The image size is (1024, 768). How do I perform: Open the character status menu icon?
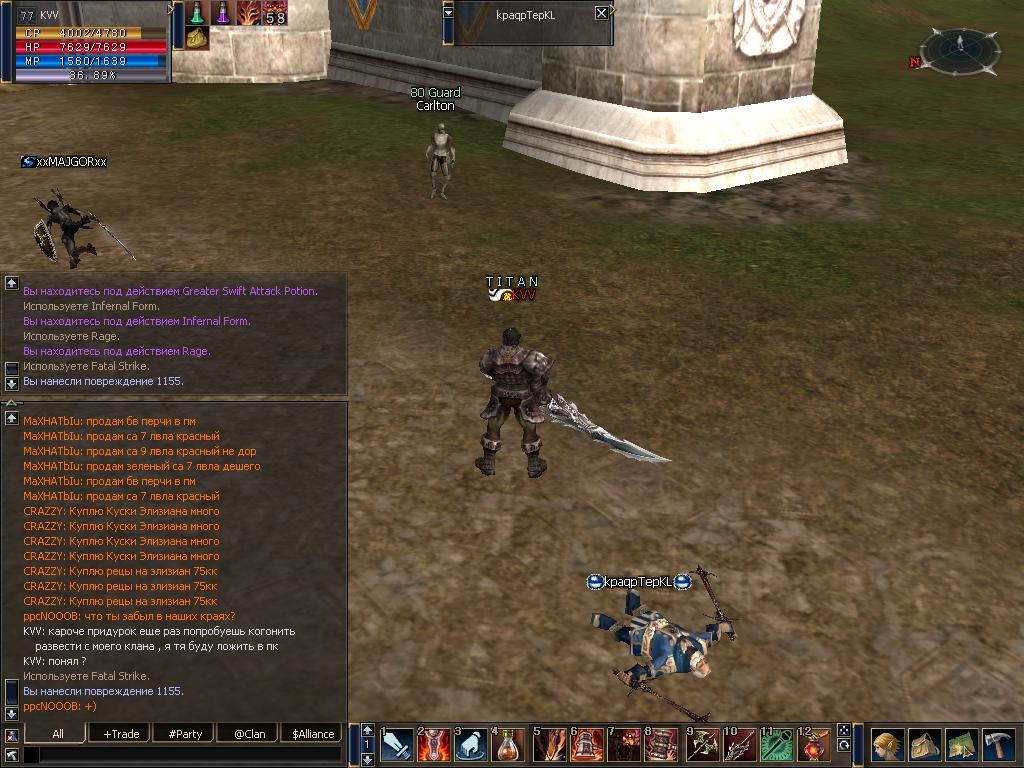click(886, 745)
